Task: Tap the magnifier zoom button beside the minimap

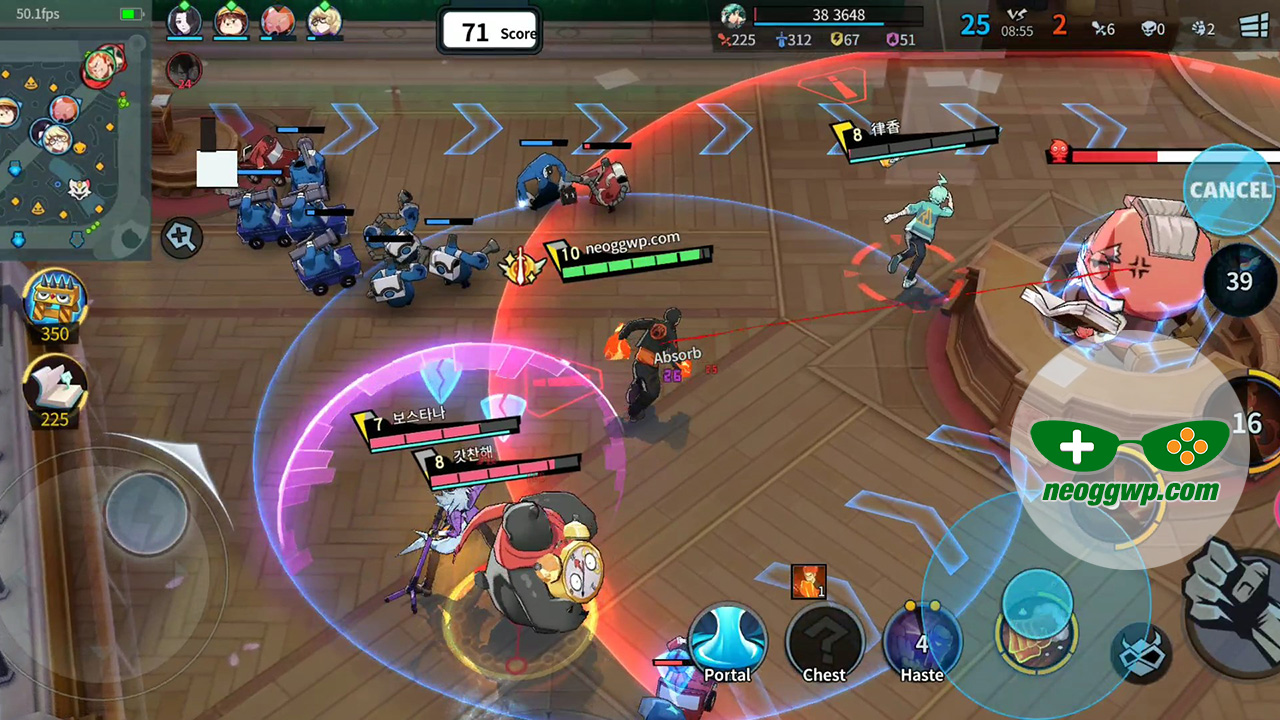Action: [182, 237]
